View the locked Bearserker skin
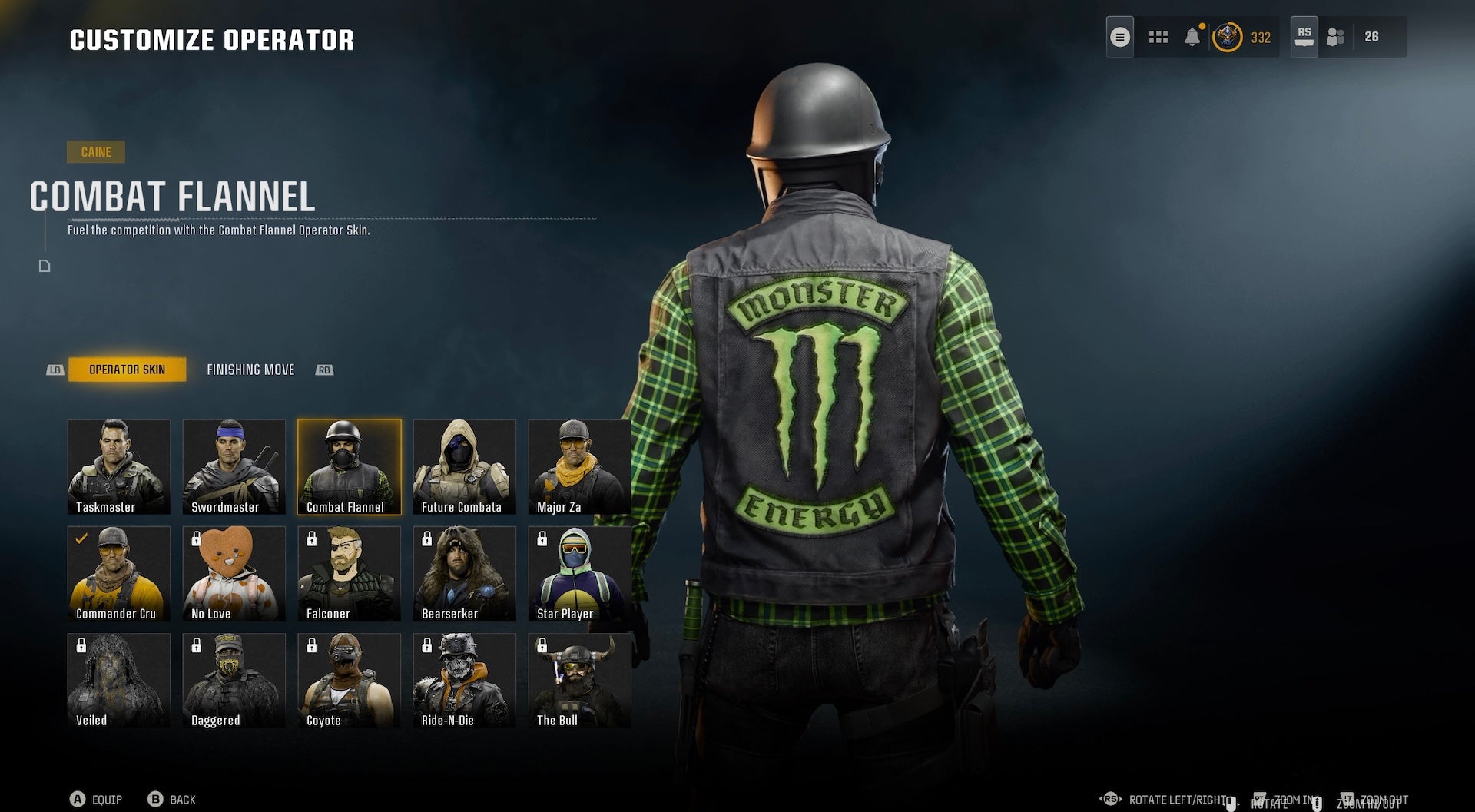 (465, 573)
